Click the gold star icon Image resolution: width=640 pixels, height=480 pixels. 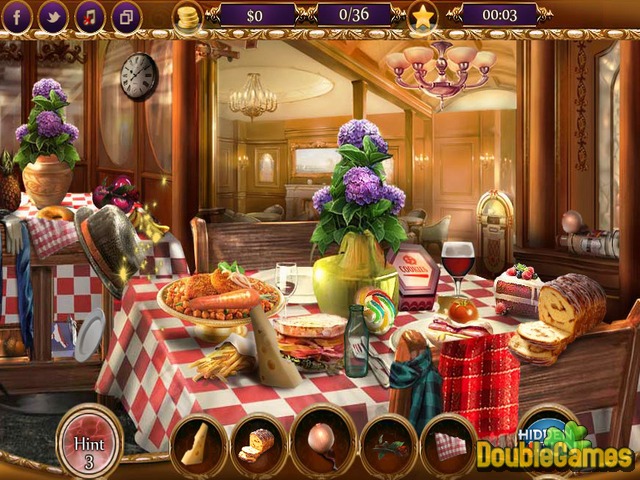tap(423, 16)
